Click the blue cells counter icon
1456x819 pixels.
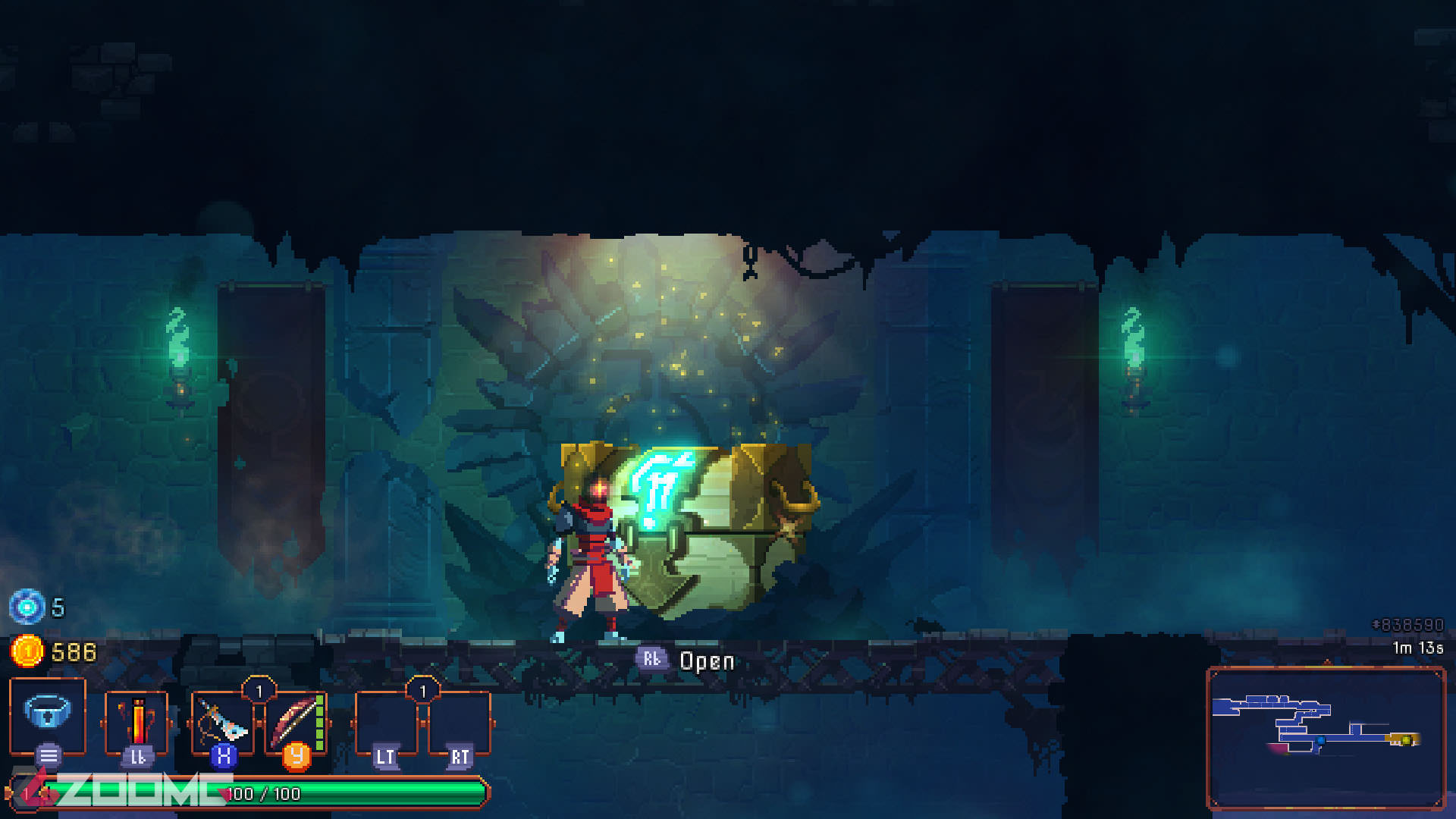27,607
